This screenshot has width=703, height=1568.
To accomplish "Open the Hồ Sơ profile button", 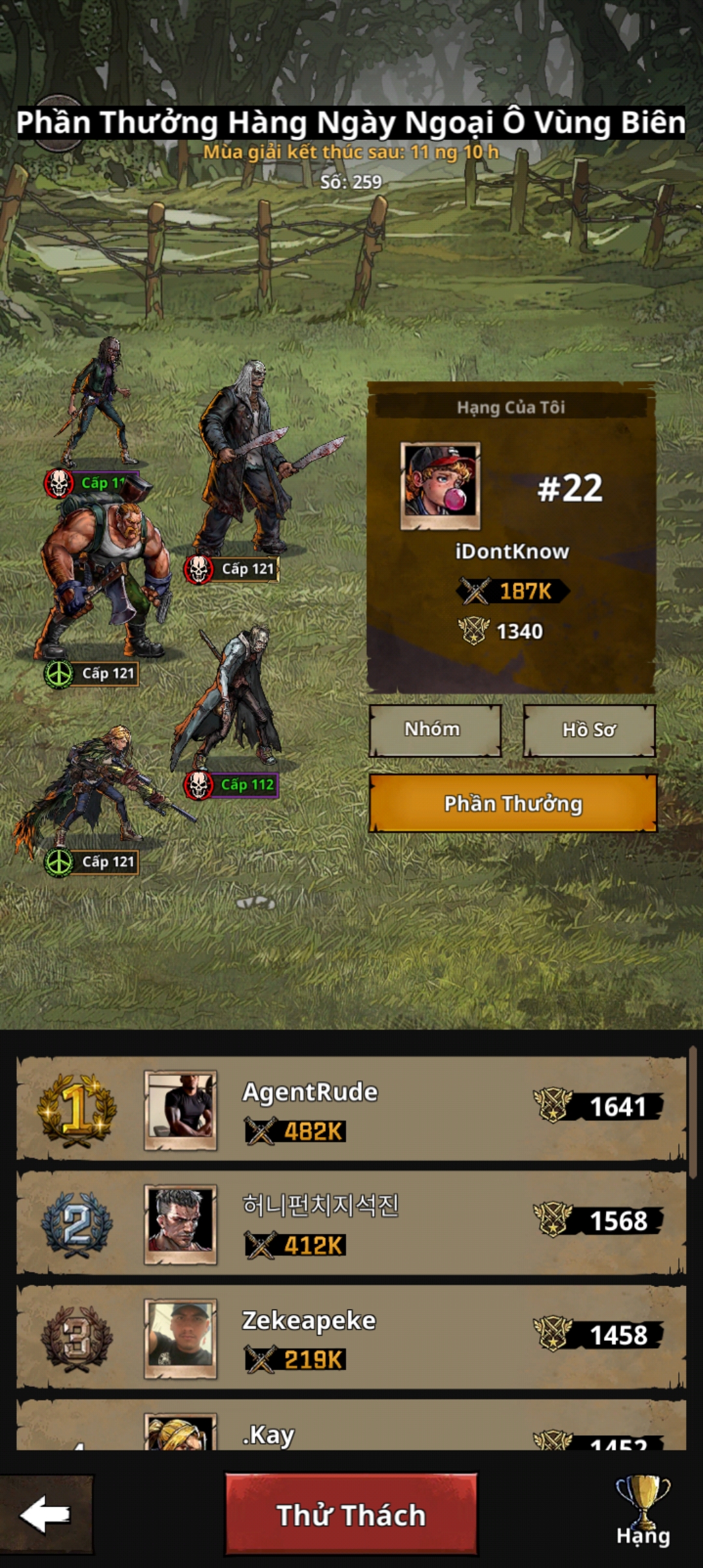I will (x=588, y=730).
